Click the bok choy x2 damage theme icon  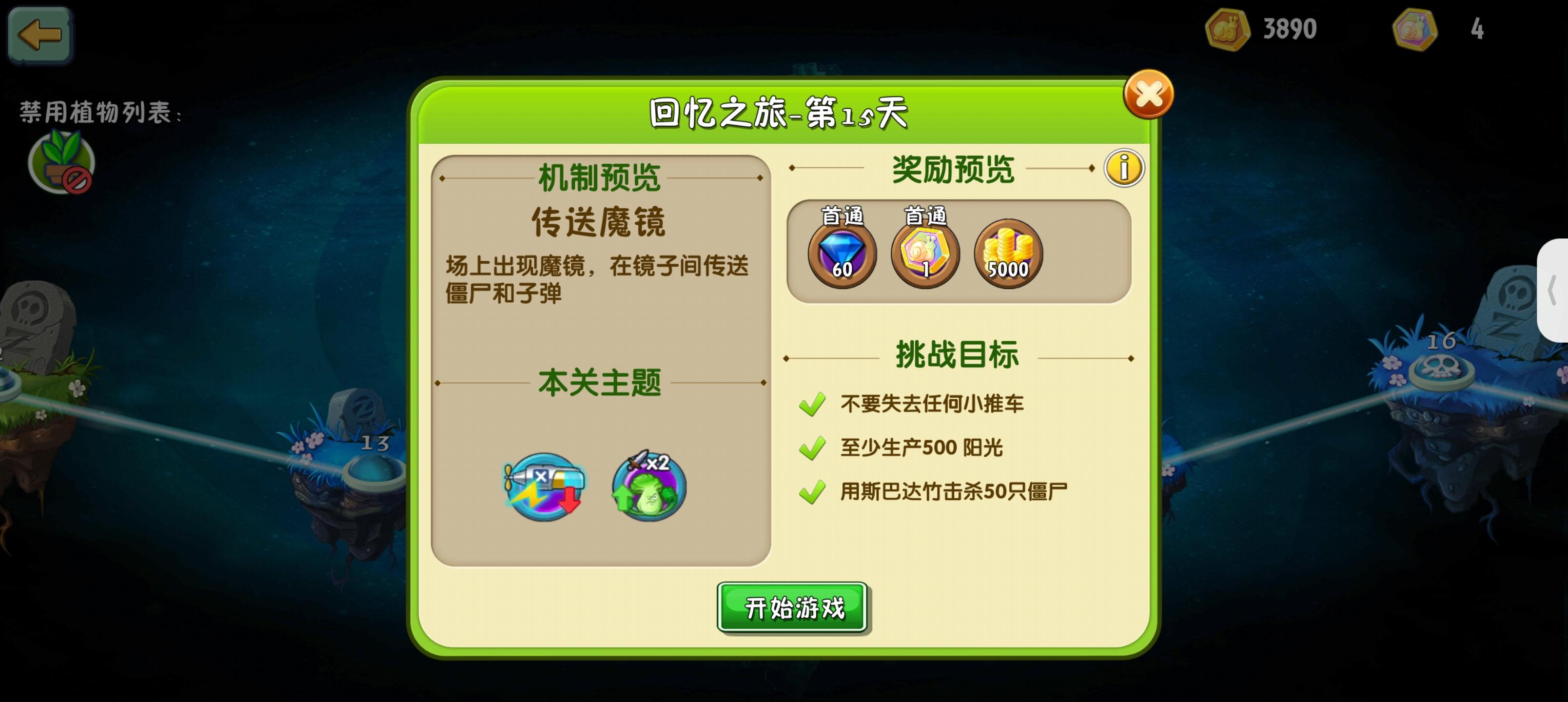tap(647, 487)
